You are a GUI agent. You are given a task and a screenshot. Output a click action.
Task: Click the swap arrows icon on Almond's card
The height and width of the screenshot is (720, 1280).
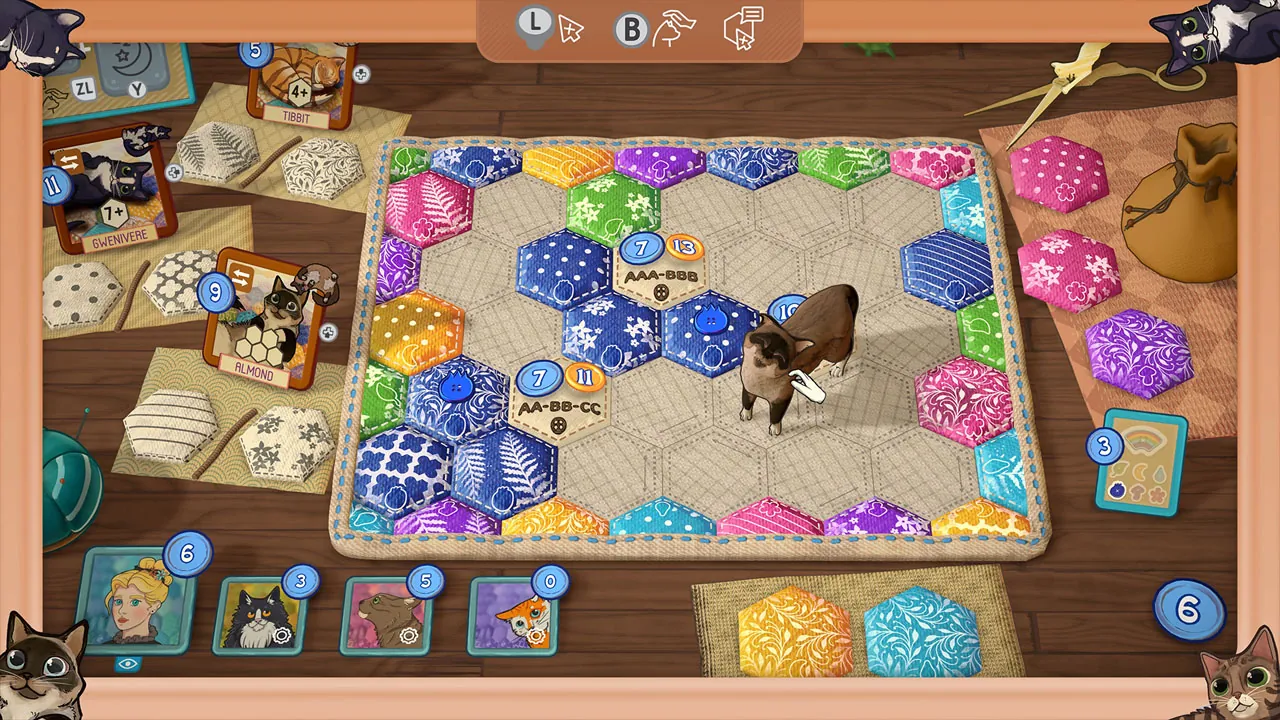[x=239, y=276]
